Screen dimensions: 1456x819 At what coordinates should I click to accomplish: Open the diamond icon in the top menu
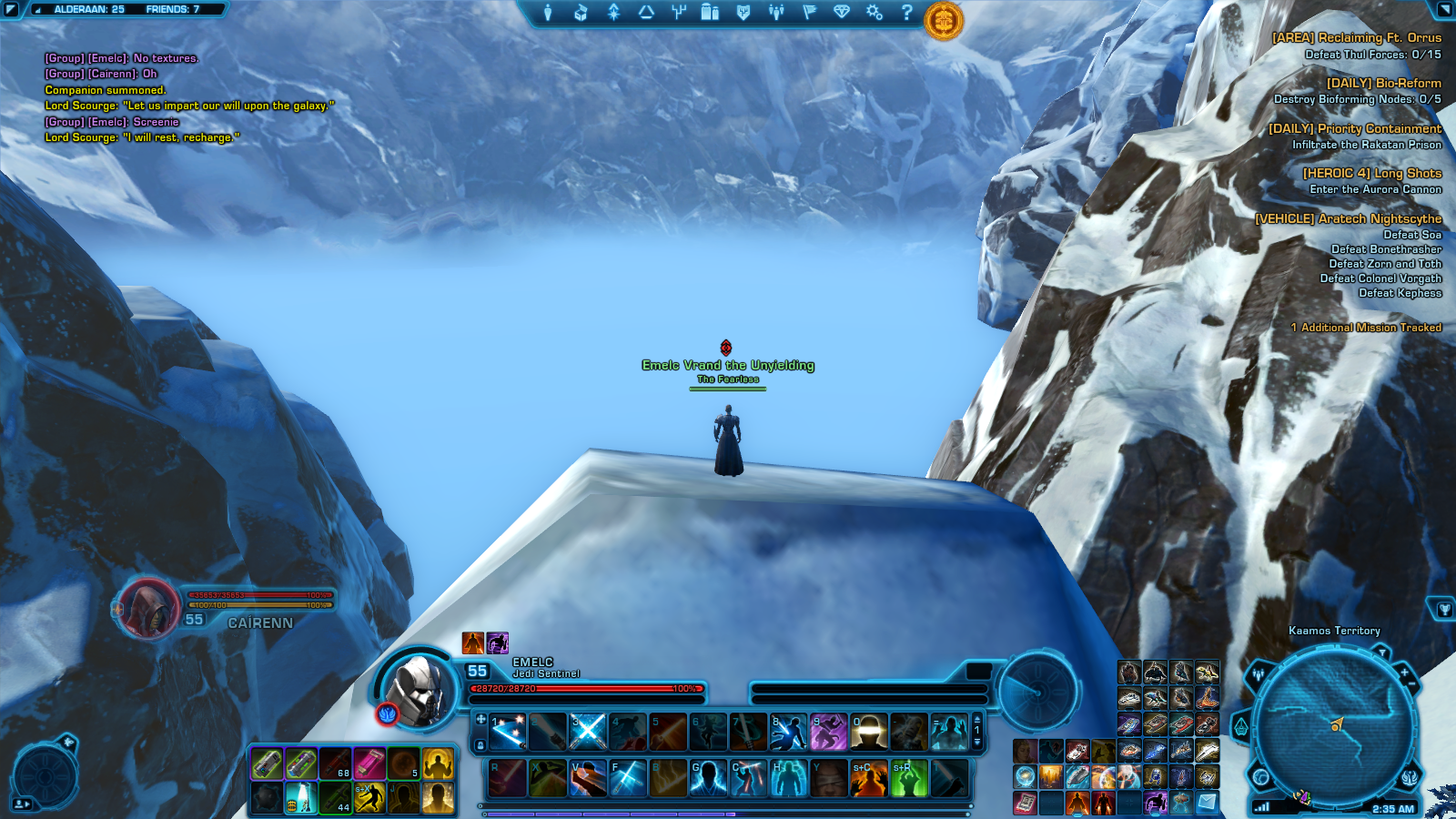pyautogui.click(x=842, y=13)
